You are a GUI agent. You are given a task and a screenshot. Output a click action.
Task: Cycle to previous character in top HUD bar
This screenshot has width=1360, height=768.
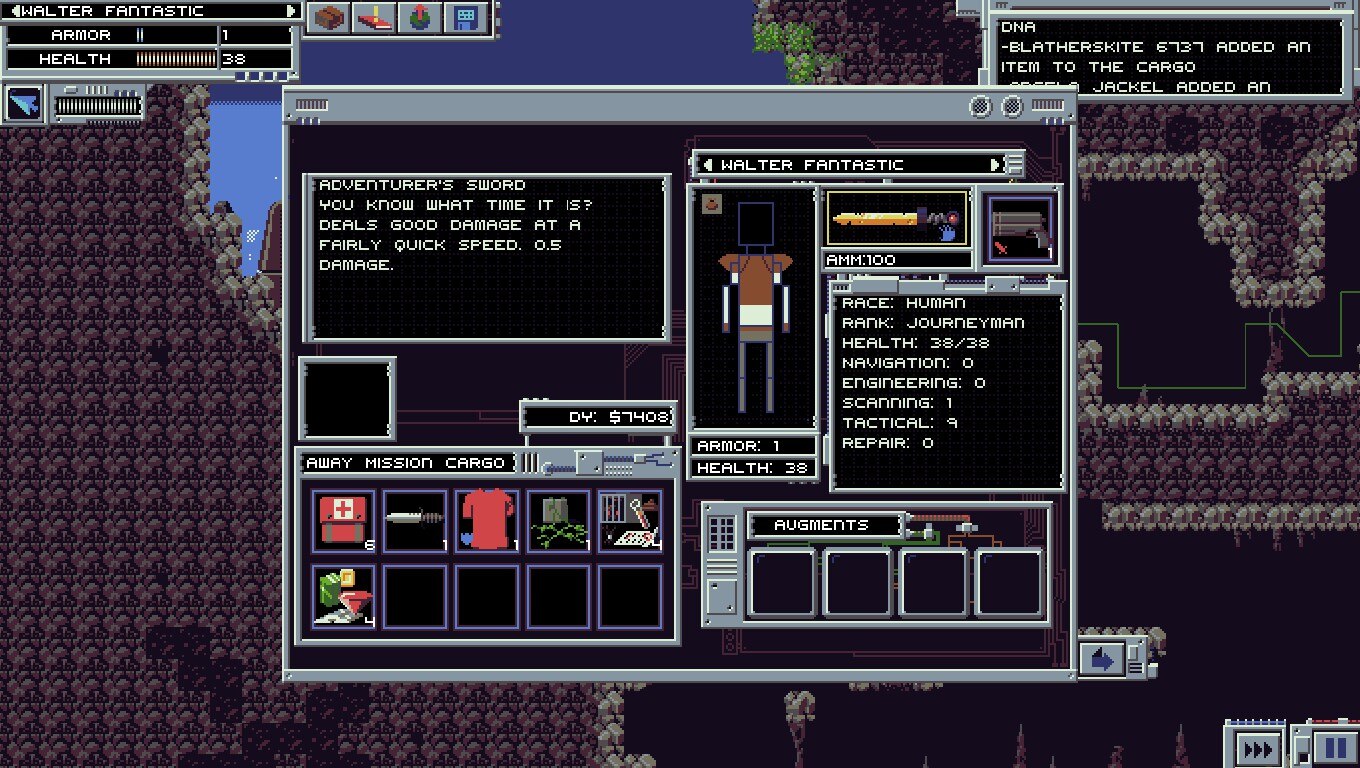pos(15,11)
